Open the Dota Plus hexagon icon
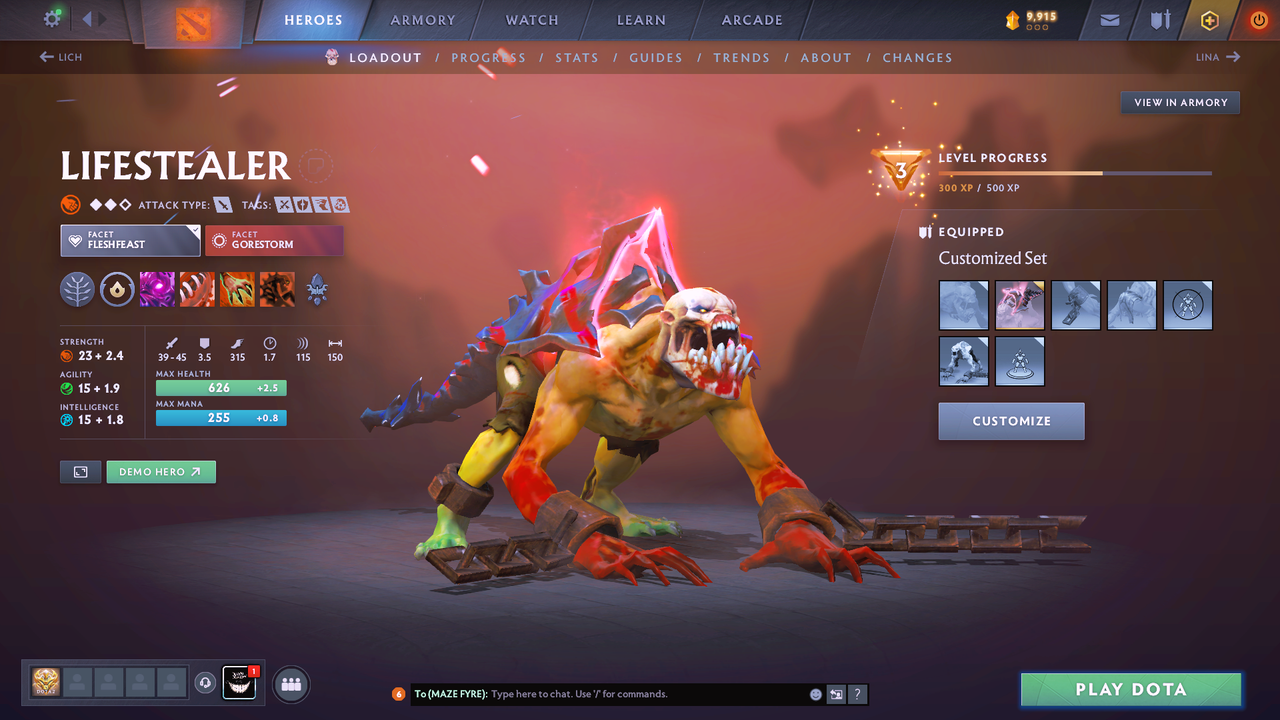Screen dimensions: 1280x720 coord(1209,19)
